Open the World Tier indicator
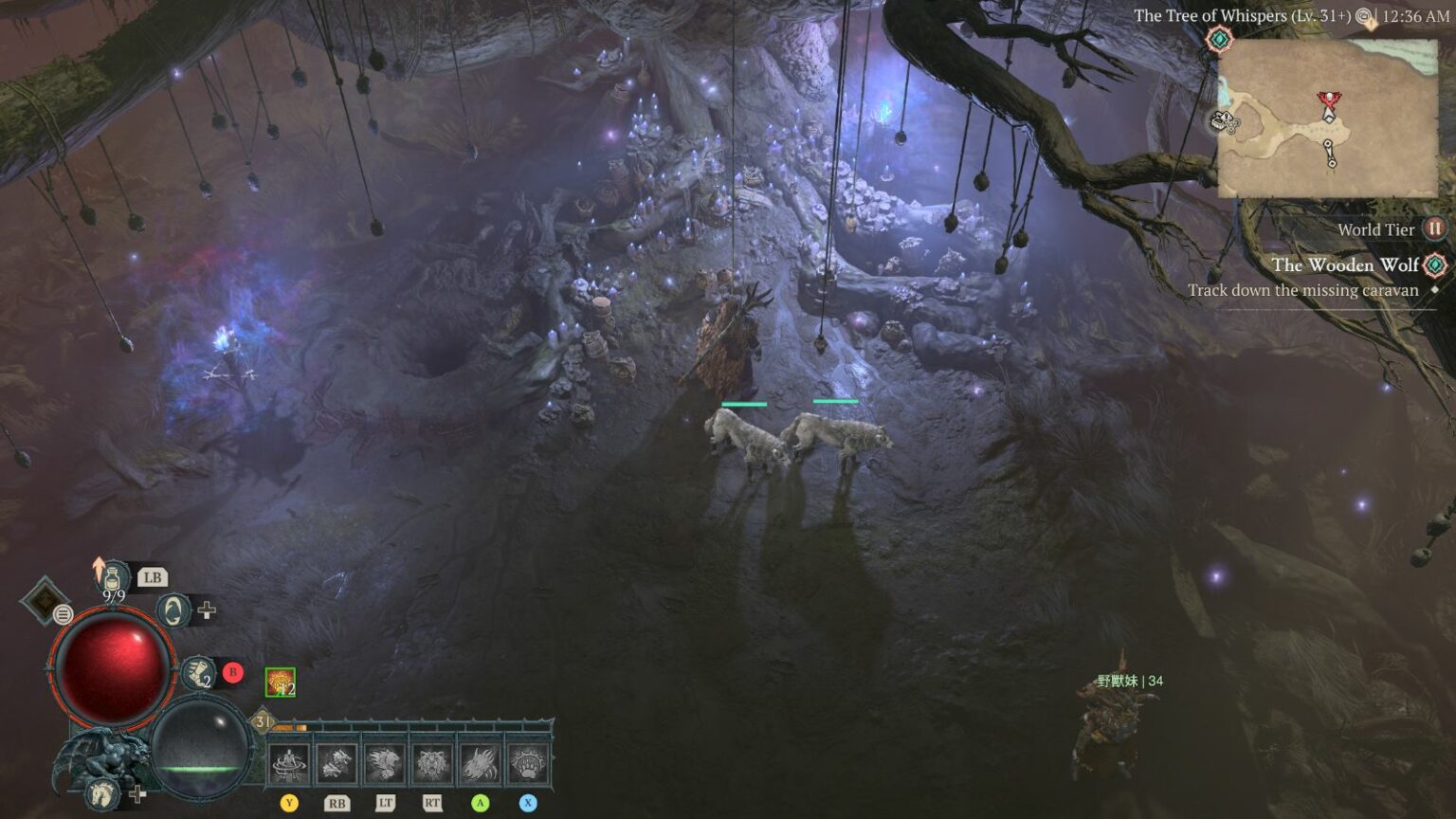This screenshot has width=1456, height=819. point(1432,229)
